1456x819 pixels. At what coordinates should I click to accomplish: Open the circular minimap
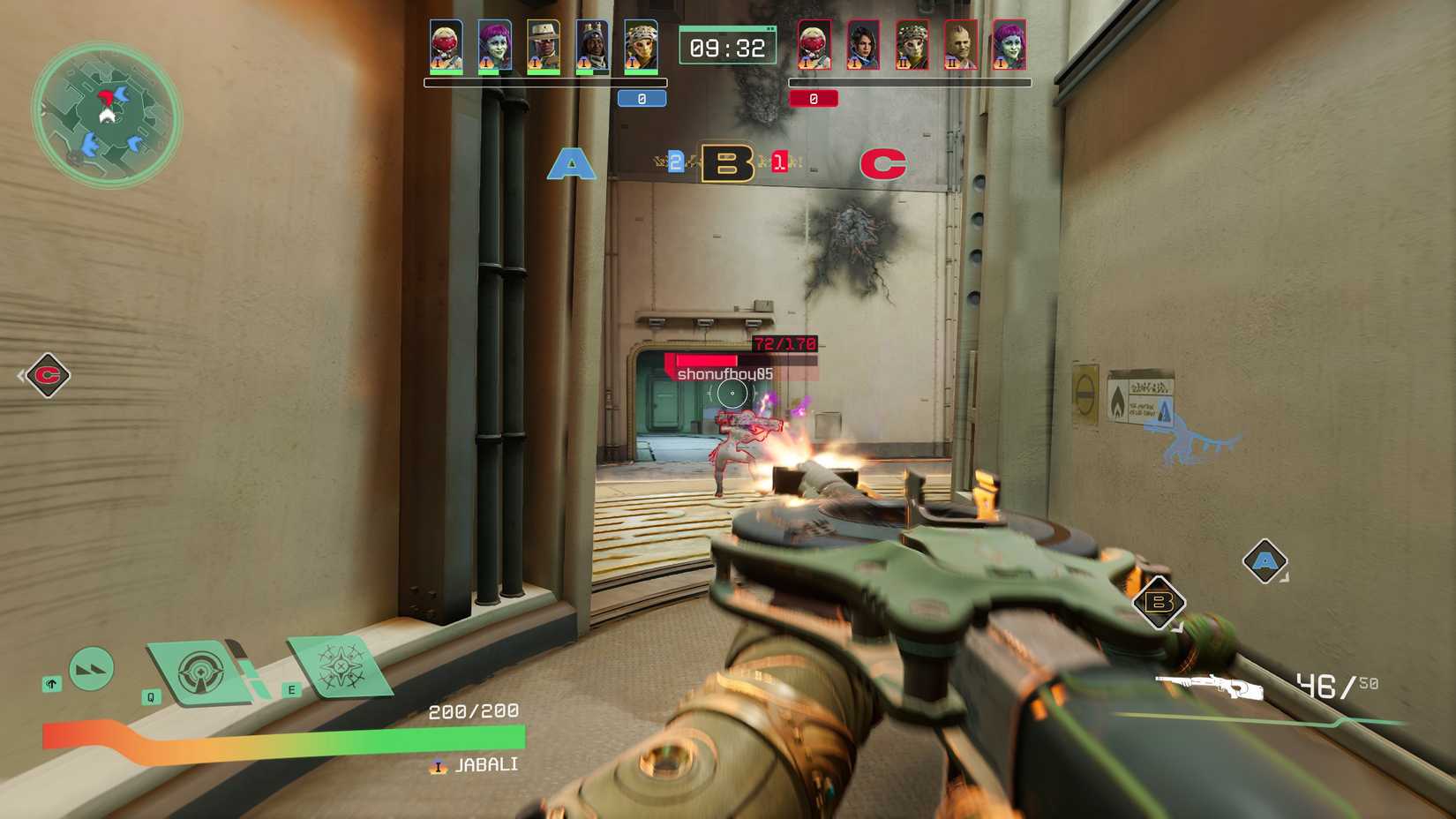pos(106,115)
